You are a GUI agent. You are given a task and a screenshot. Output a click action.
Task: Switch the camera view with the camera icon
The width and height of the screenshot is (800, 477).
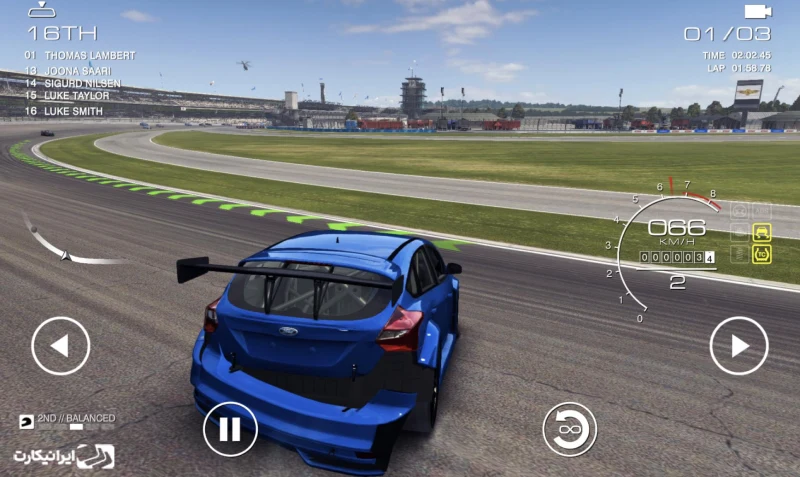pos(758,11)
